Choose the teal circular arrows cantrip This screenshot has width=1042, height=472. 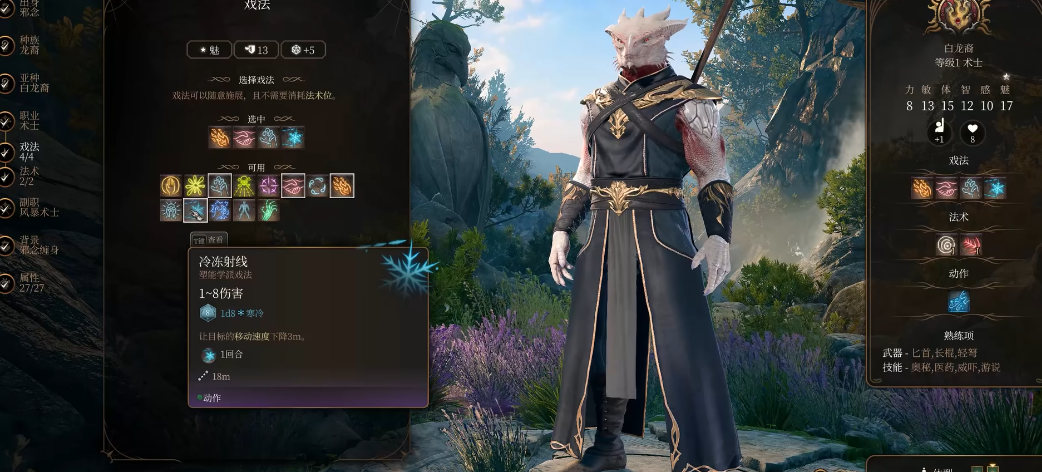tap(318, 186)
